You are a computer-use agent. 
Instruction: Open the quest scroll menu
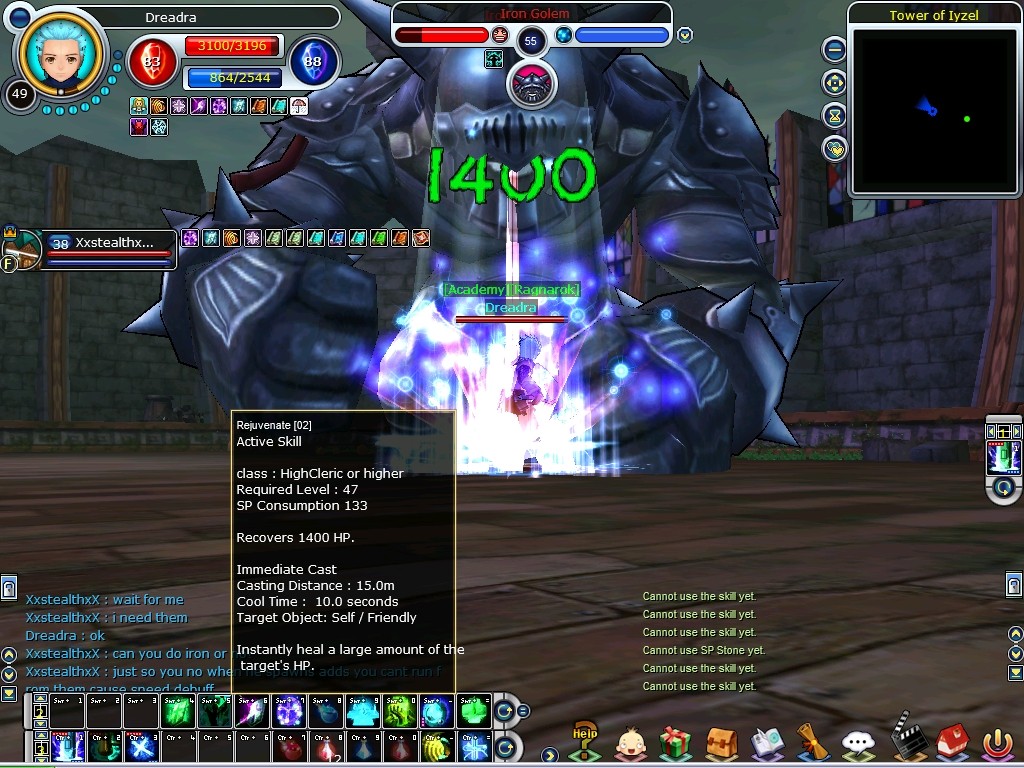click(x=812, y=742)
